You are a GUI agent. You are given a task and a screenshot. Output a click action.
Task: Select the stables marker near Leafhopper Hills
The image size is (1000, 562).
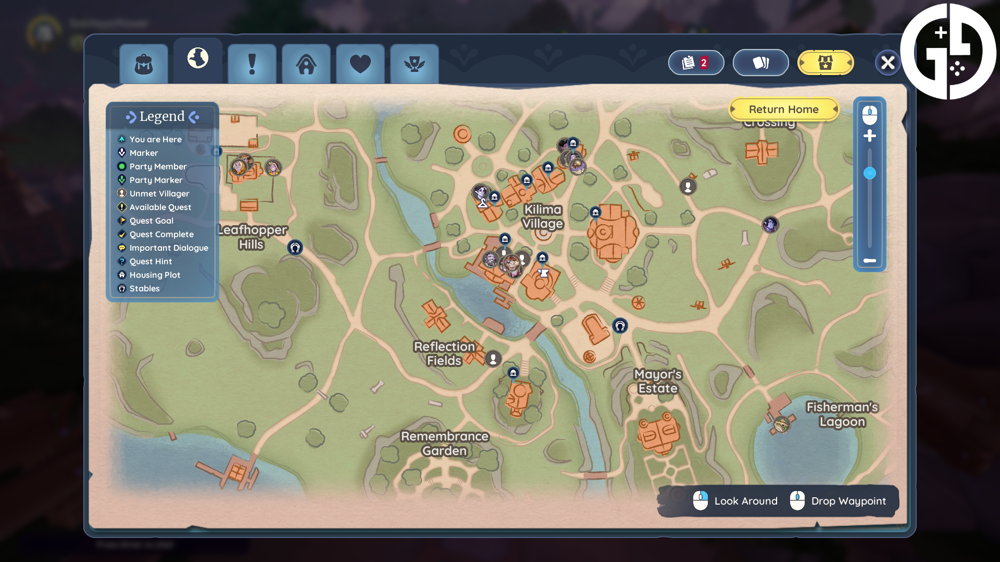pos(295,247)
